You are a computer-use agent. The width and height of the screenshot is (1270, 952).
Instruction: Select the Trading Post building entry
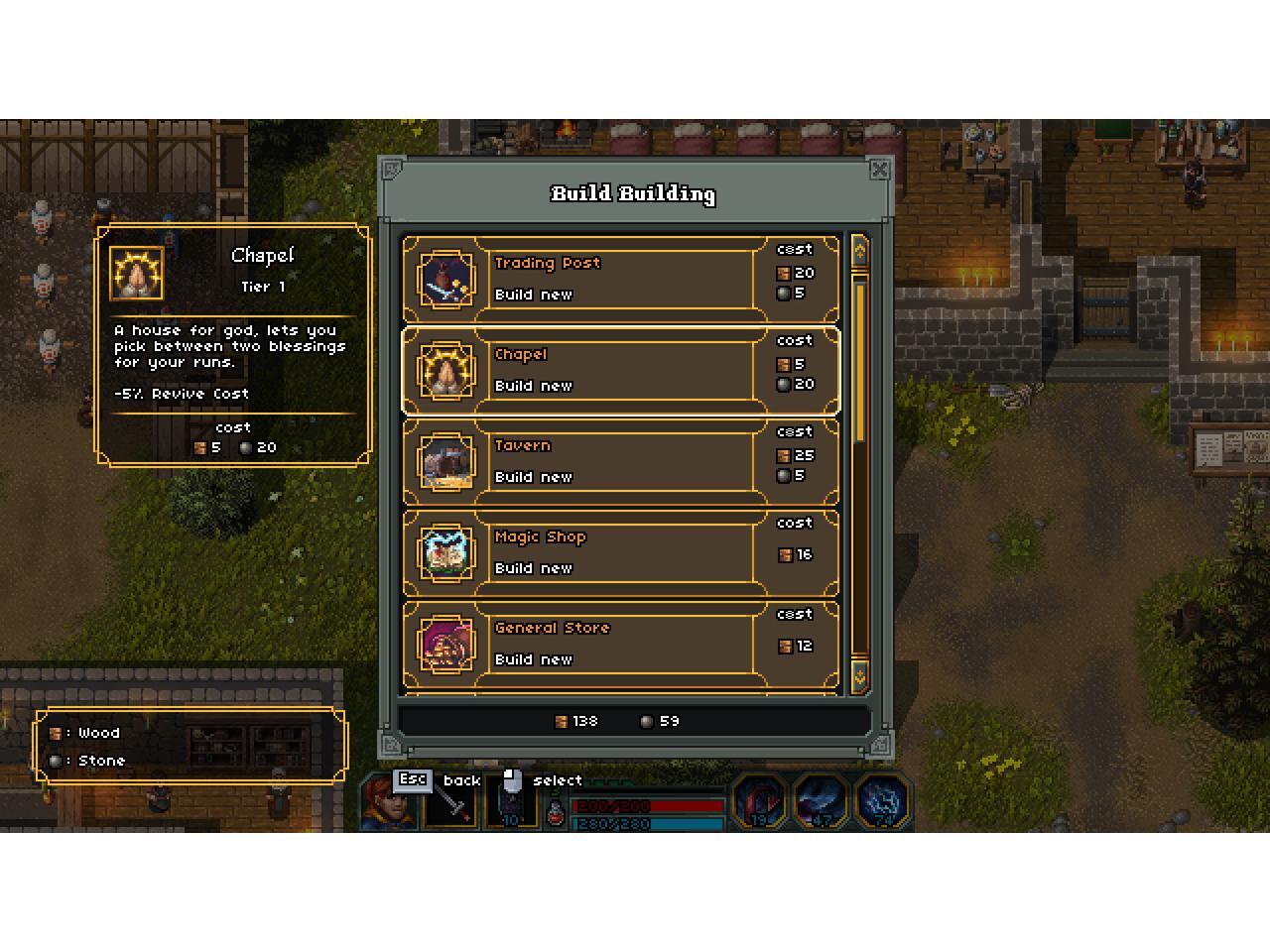point(620,279)
